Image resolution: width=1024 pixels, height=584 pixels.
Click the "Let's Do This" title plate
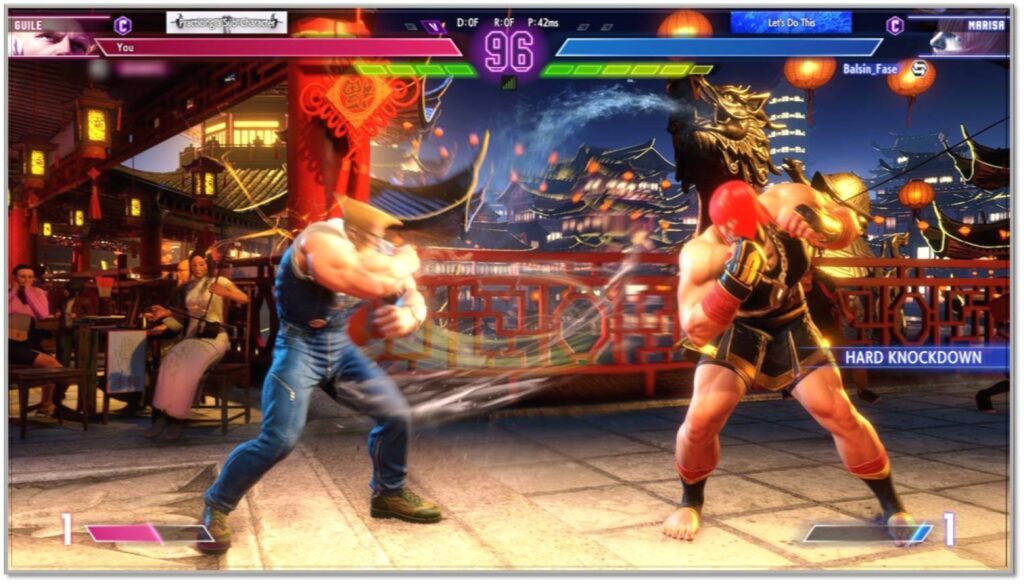(791, 22)
